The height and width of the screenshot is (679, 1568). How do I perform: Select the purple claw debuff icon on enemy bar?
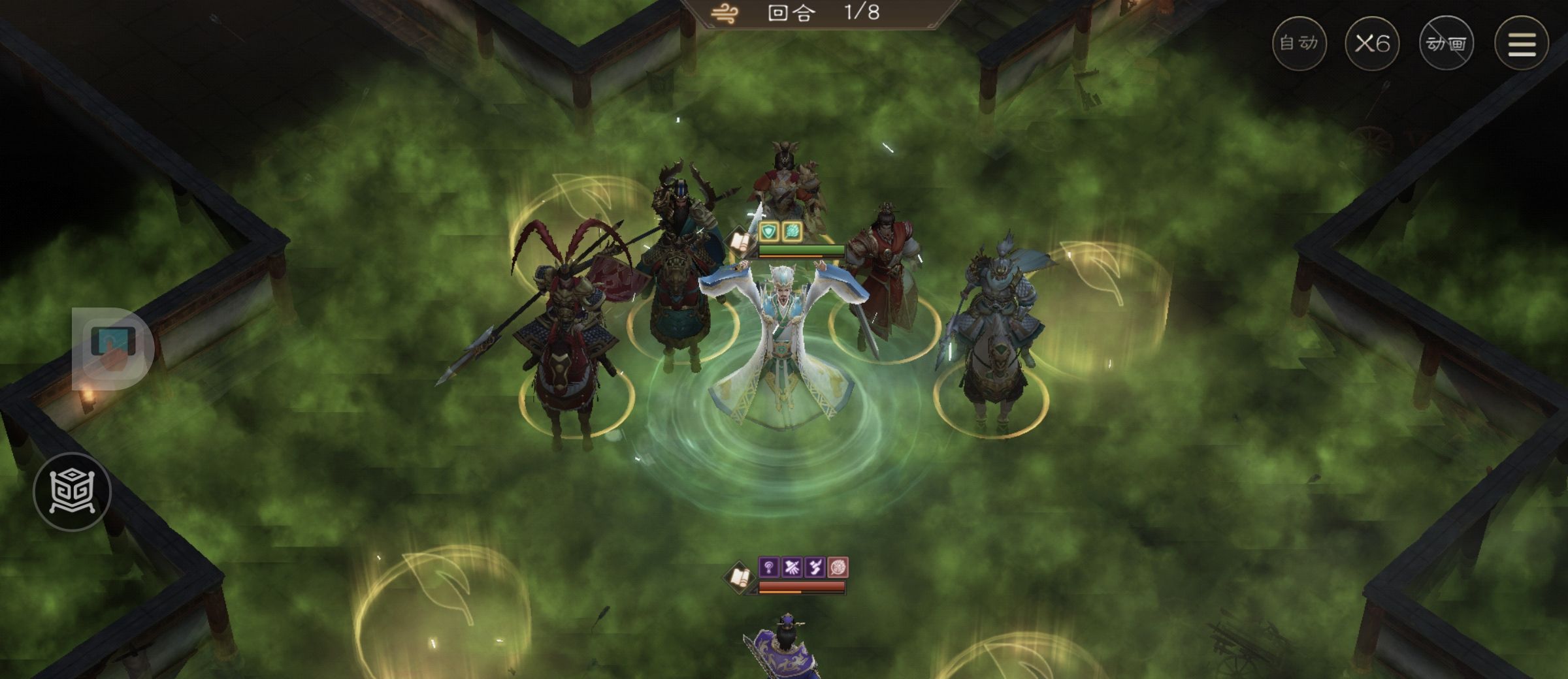792,567
